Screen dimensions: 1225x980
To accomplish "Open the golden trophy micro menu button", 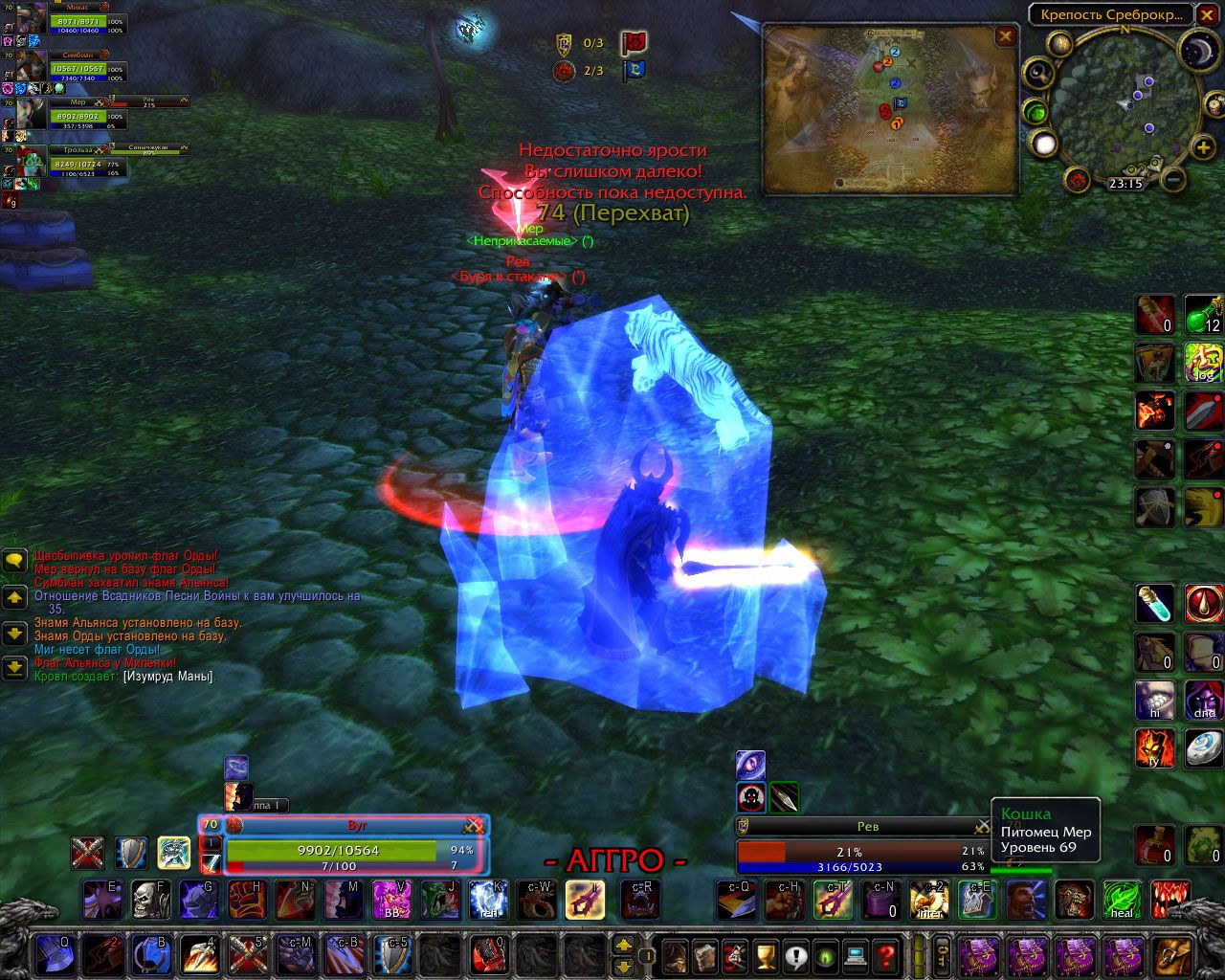I will (x=764, y=954).
